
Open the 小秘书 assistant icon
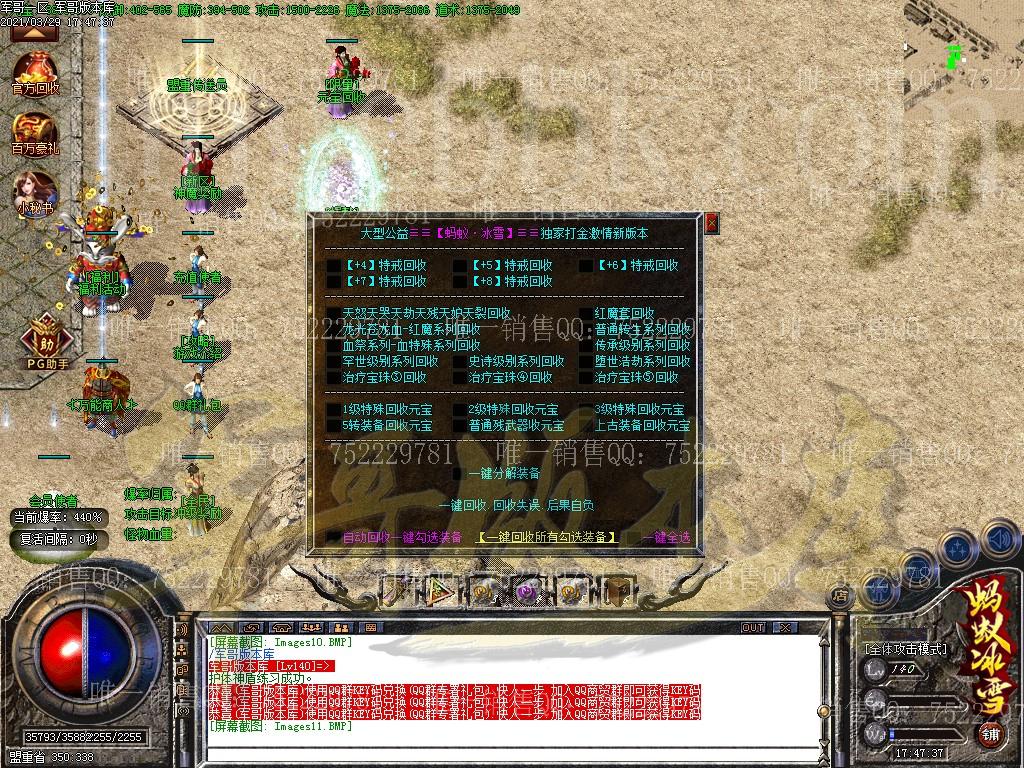coord(36,192)
